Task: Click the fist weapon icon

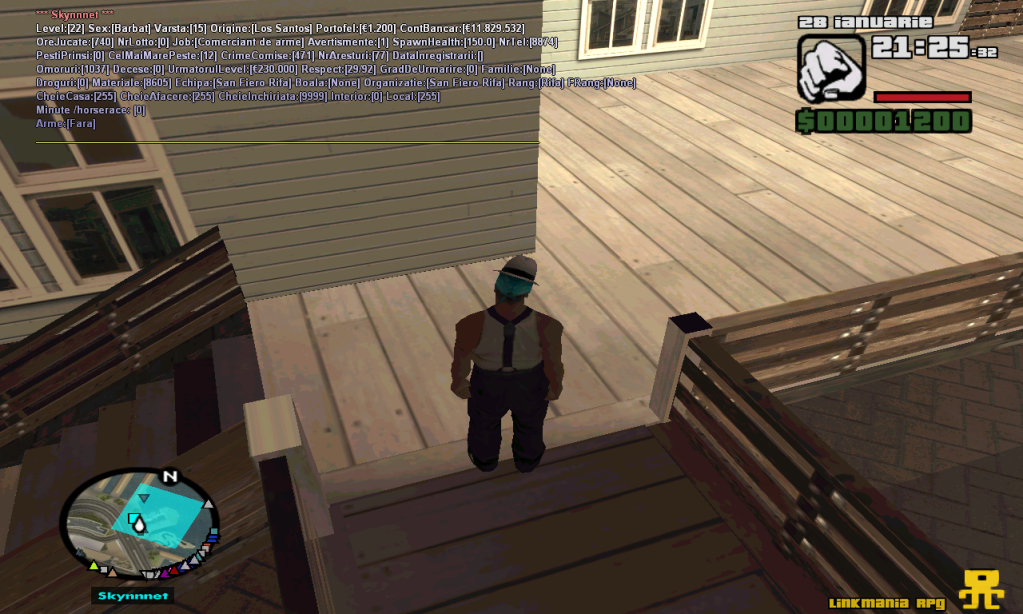Action: click(830, 68)
